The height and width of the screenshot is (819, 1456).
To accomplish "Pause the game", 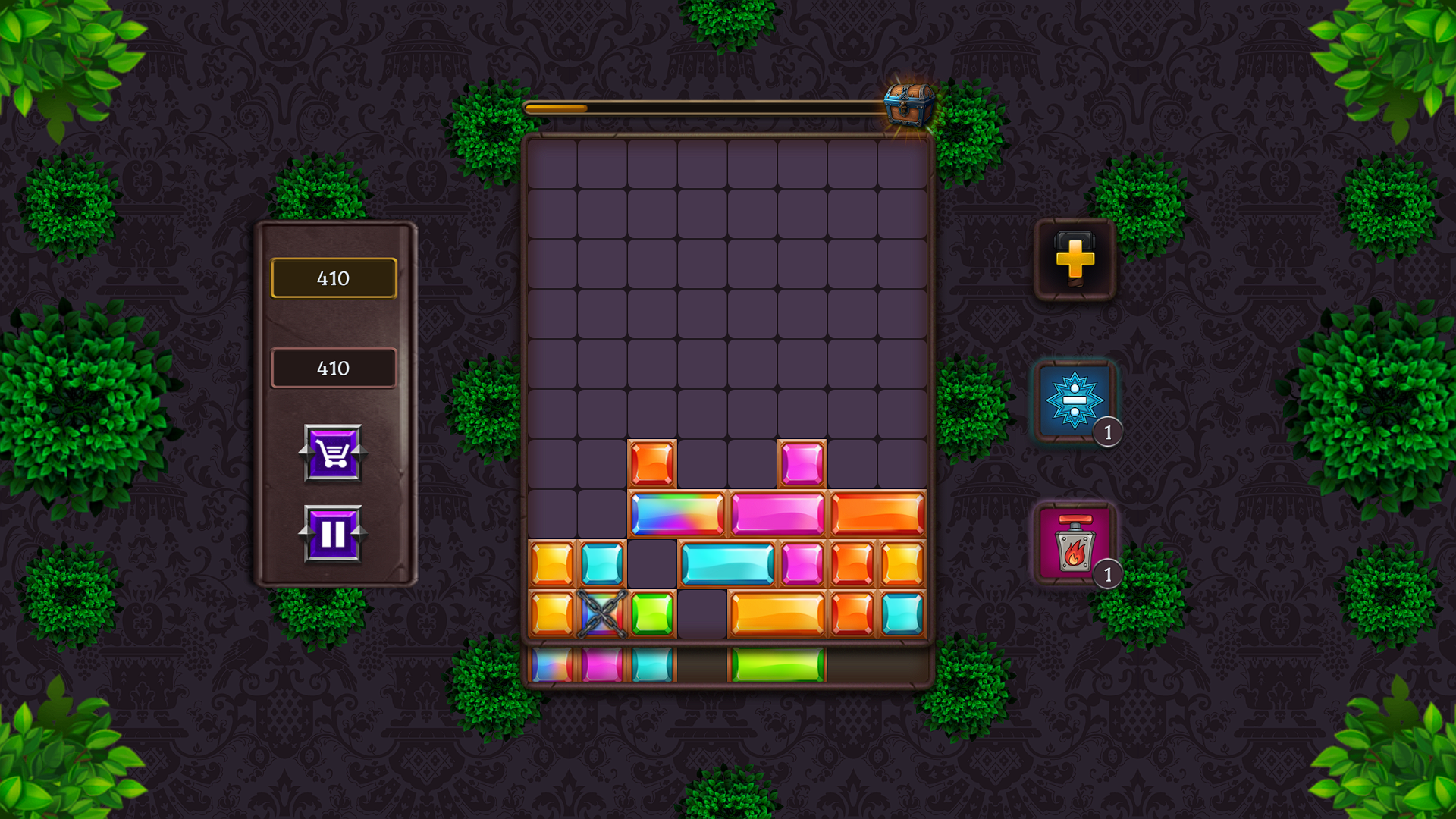I will click(333, 534).
